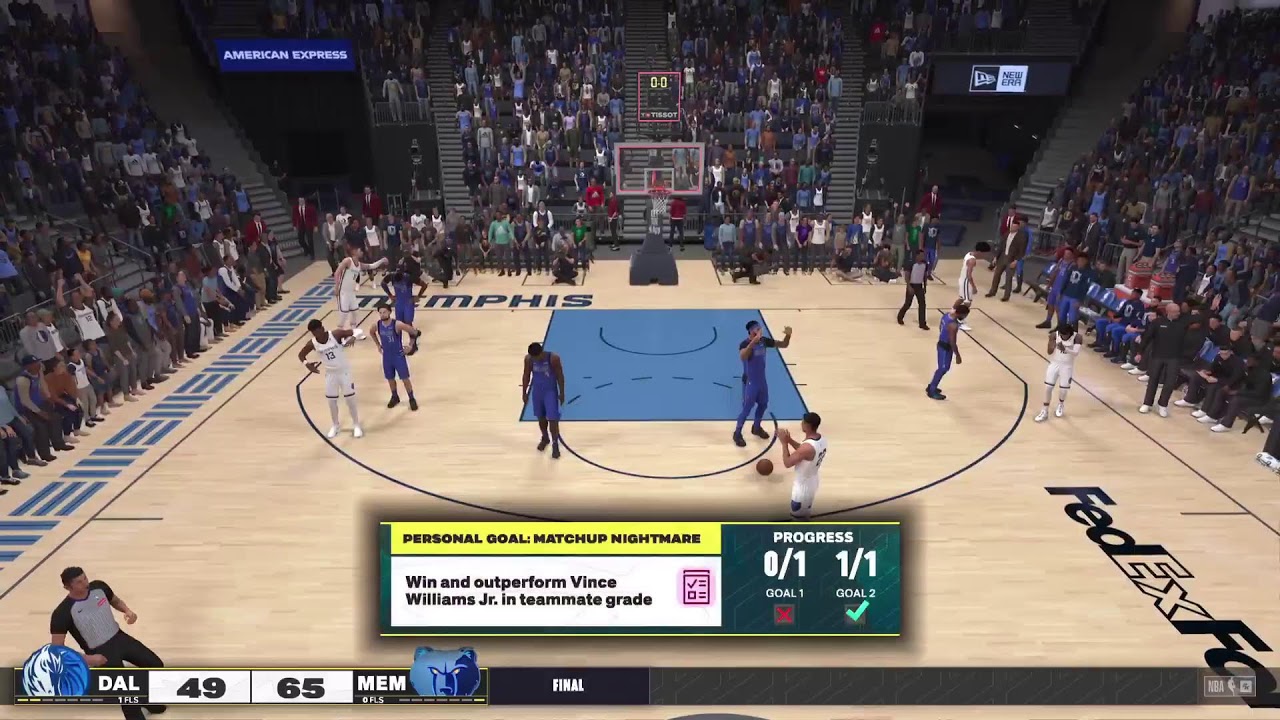The width and height of the screenshot is (1280, 720).
Task: Click the pink checklist icon
Action: click(x=696, y=588)
